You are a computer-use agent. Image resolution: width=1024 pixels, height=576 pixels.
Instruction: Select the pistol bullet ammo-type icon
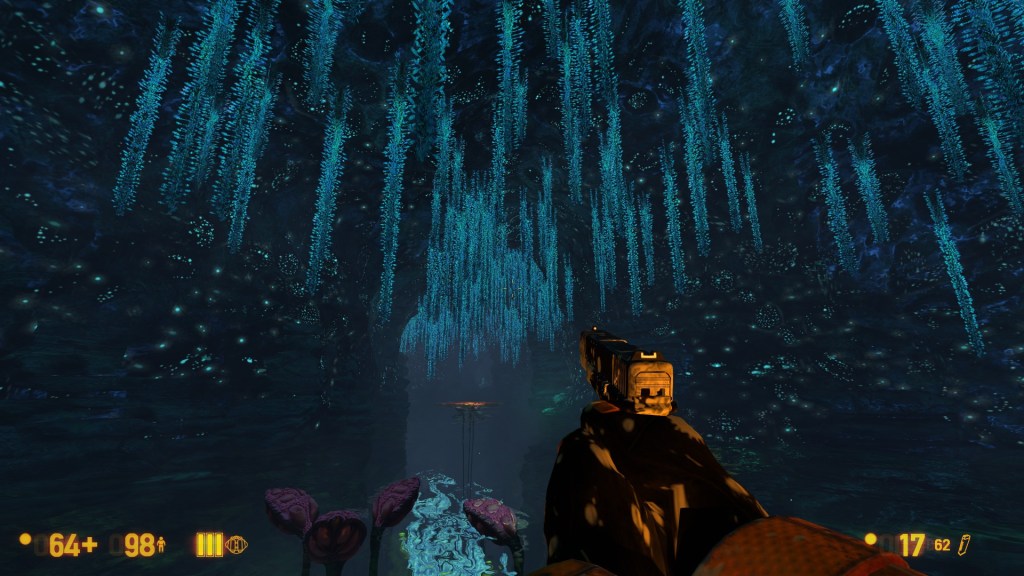tap(965, 545)
